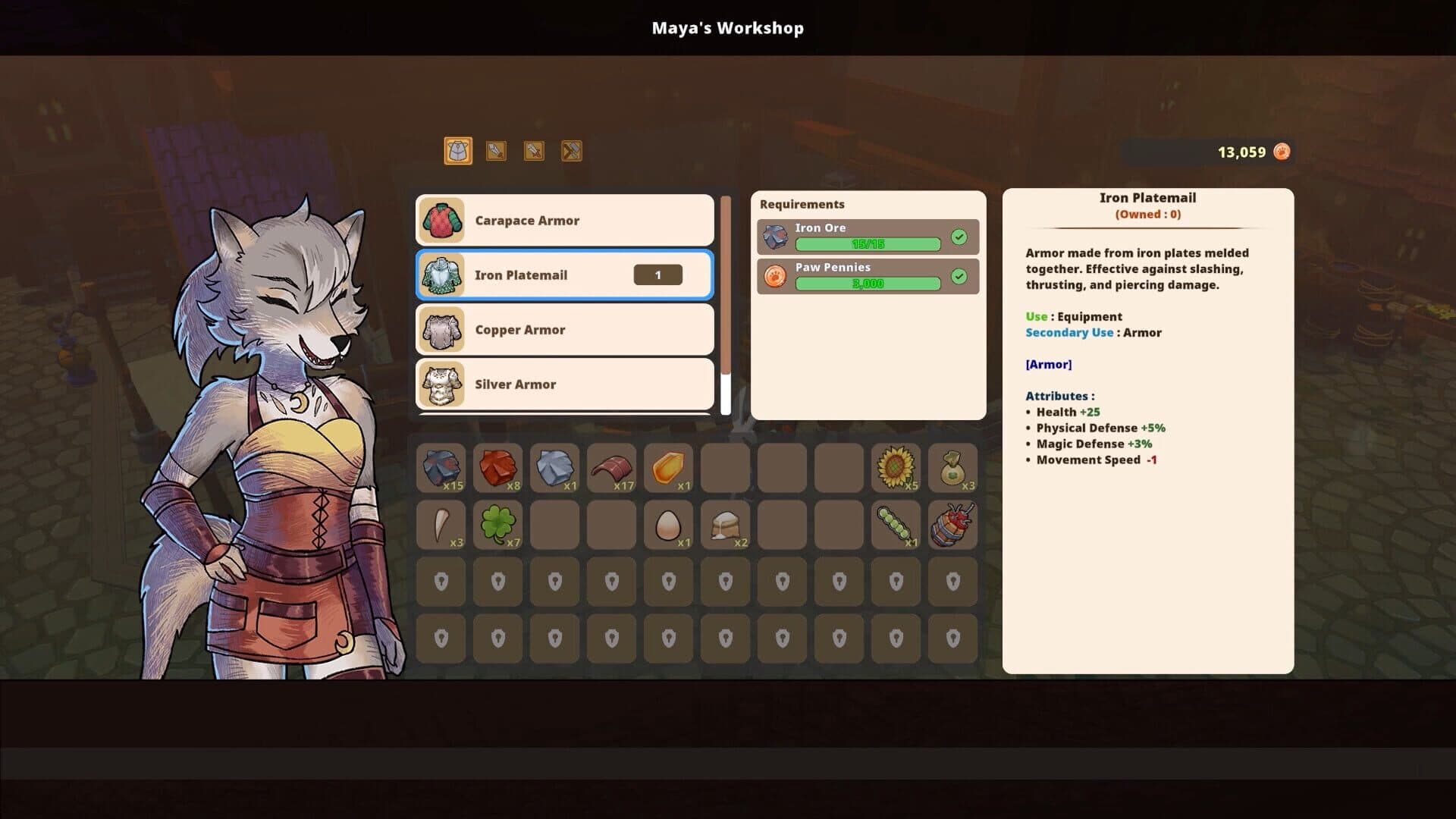Select the four-leaf clover inventory item
Screen dimensions: 1456x819
point(497,524)
